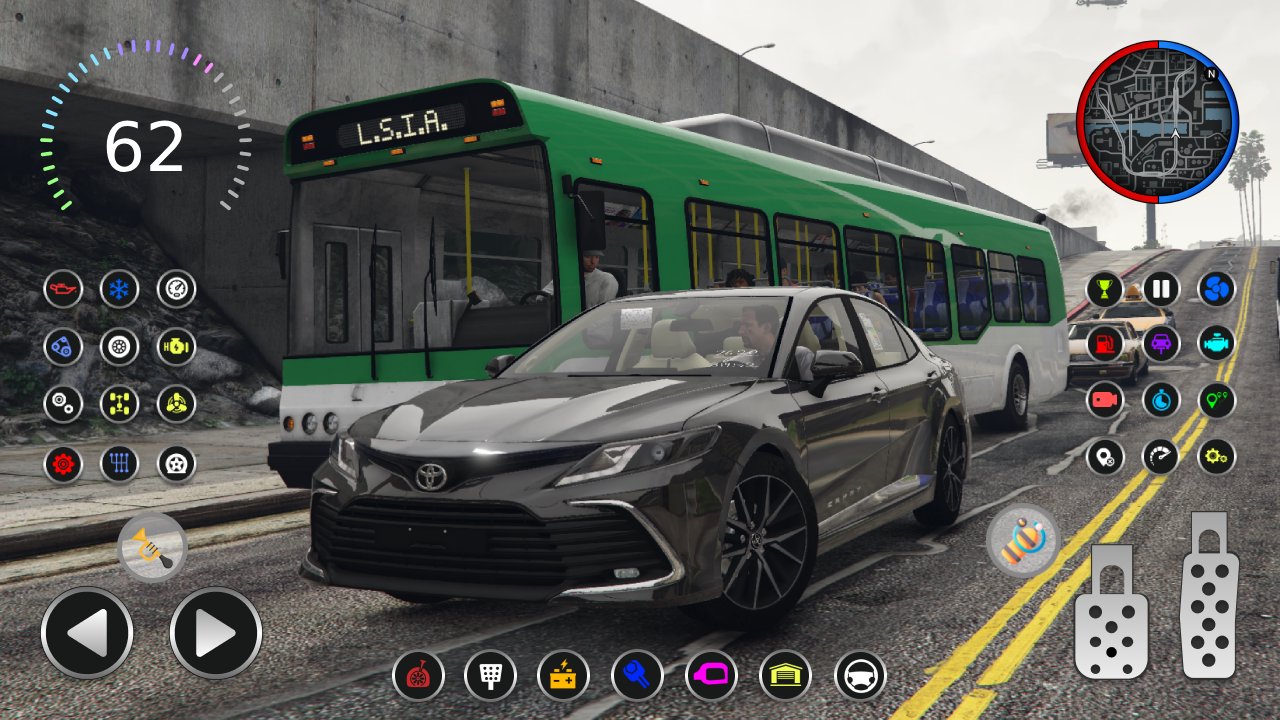The height and width of the screenshot is (720, 1280).
Task: Pause the game with the pause button
Action: pyautogui.click(x=1161, y=289)
